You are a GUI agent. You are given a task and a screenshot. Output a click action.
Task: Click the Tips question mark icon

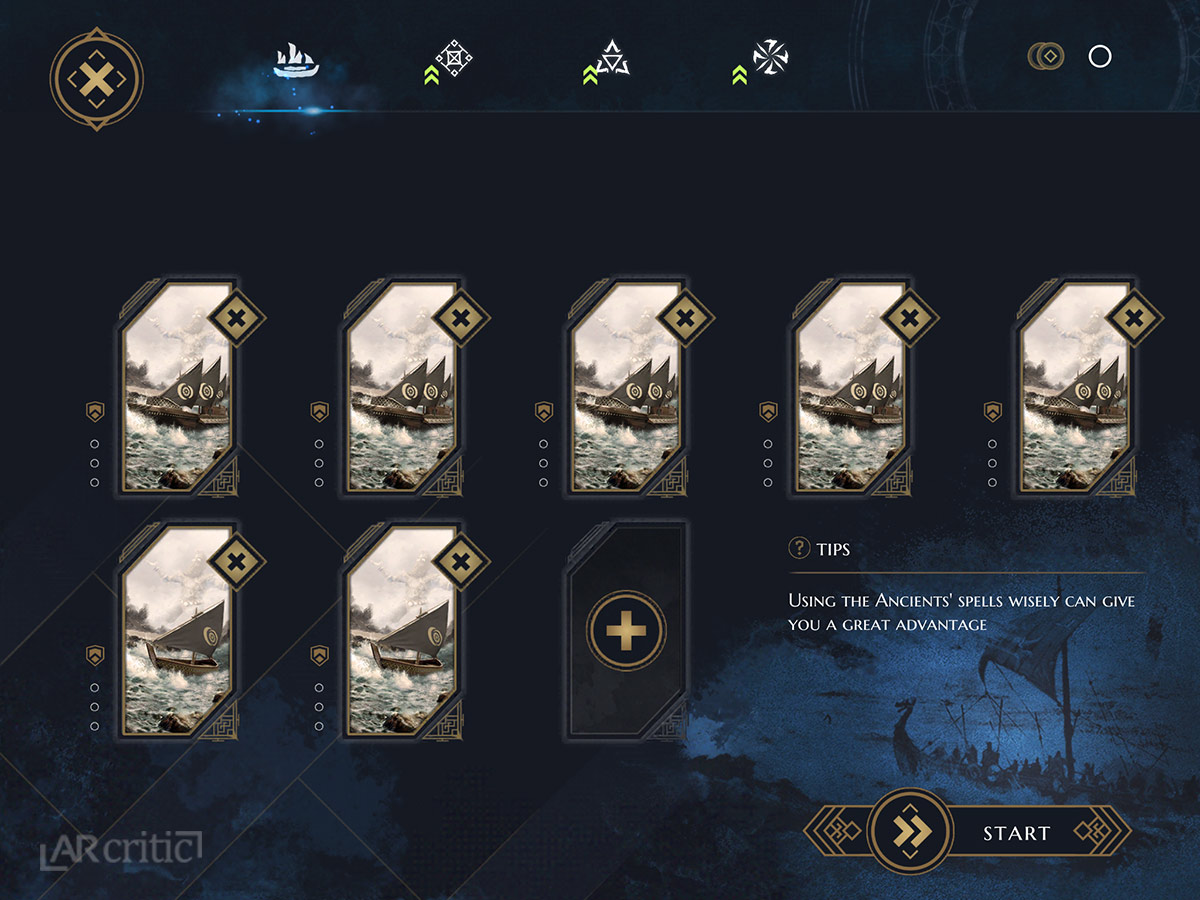click(x=799, y=548)
